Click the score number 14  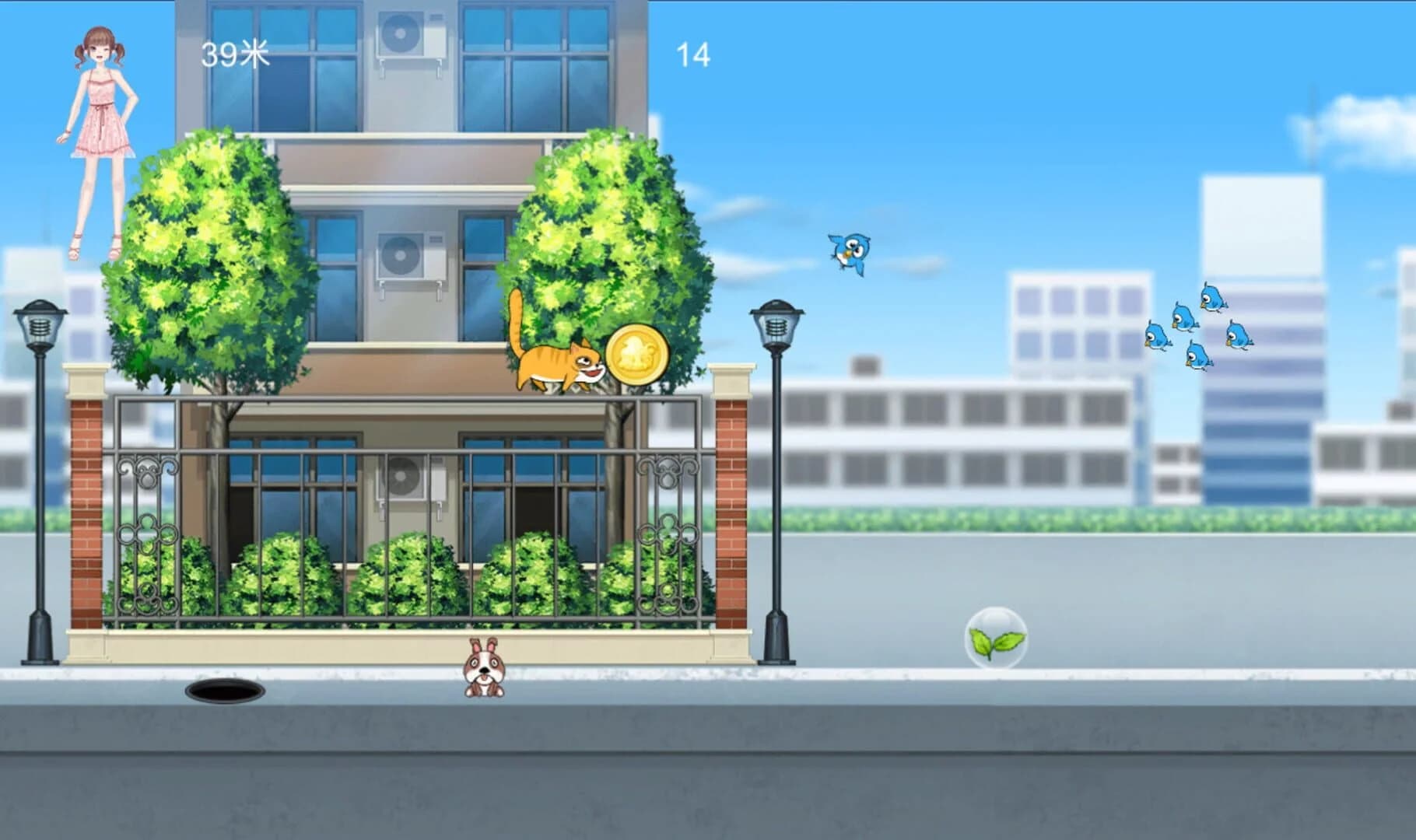[695, 52]
